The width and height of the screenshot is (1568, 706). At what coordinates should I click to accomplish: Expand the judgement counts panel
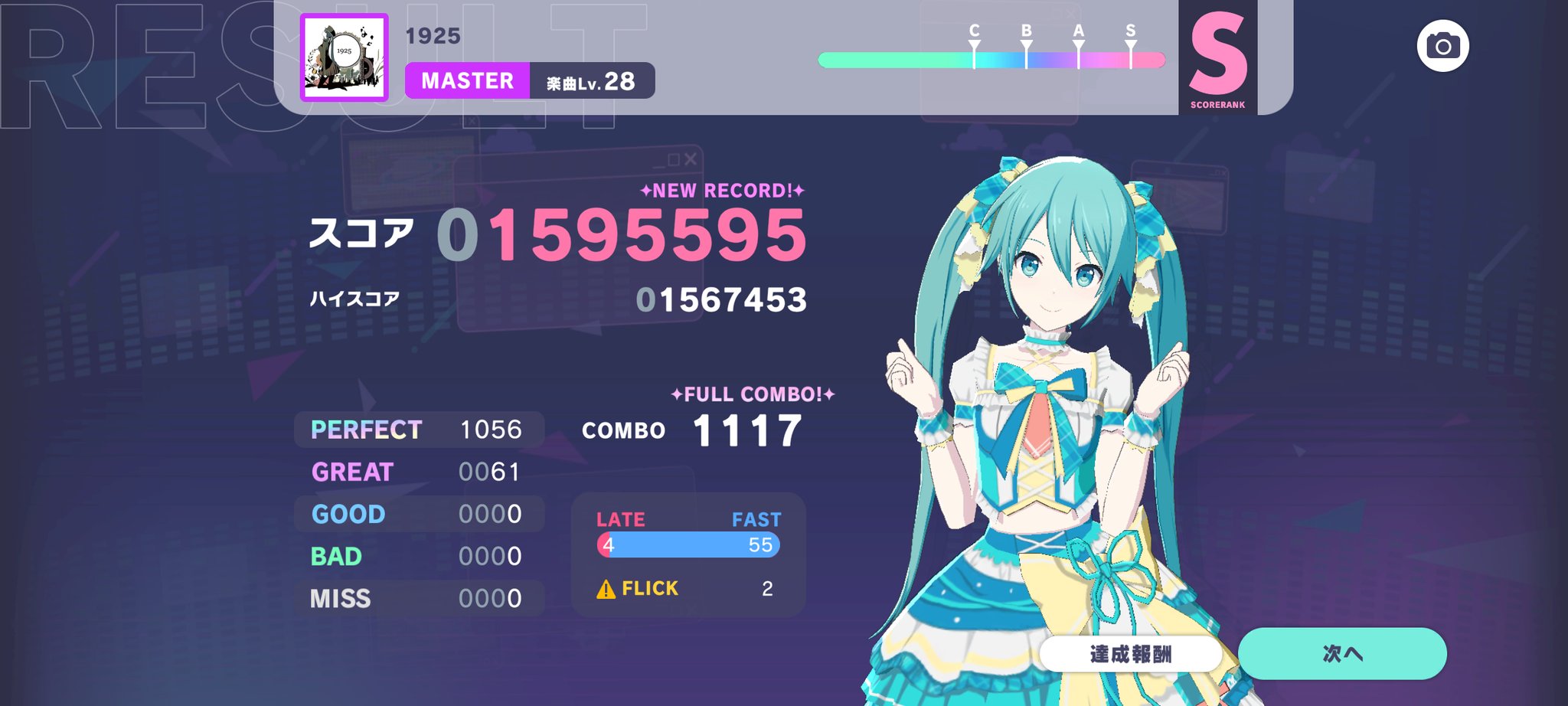[x=417, y=513]
